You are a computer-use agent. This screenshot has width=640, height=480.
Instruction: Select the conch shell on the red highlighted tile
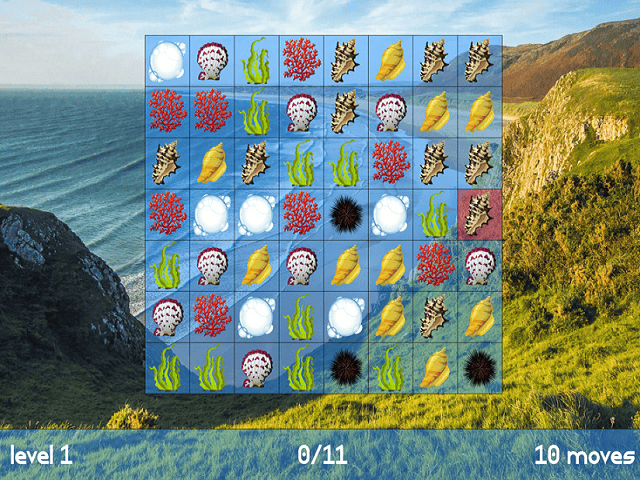[x=479, y=214]
